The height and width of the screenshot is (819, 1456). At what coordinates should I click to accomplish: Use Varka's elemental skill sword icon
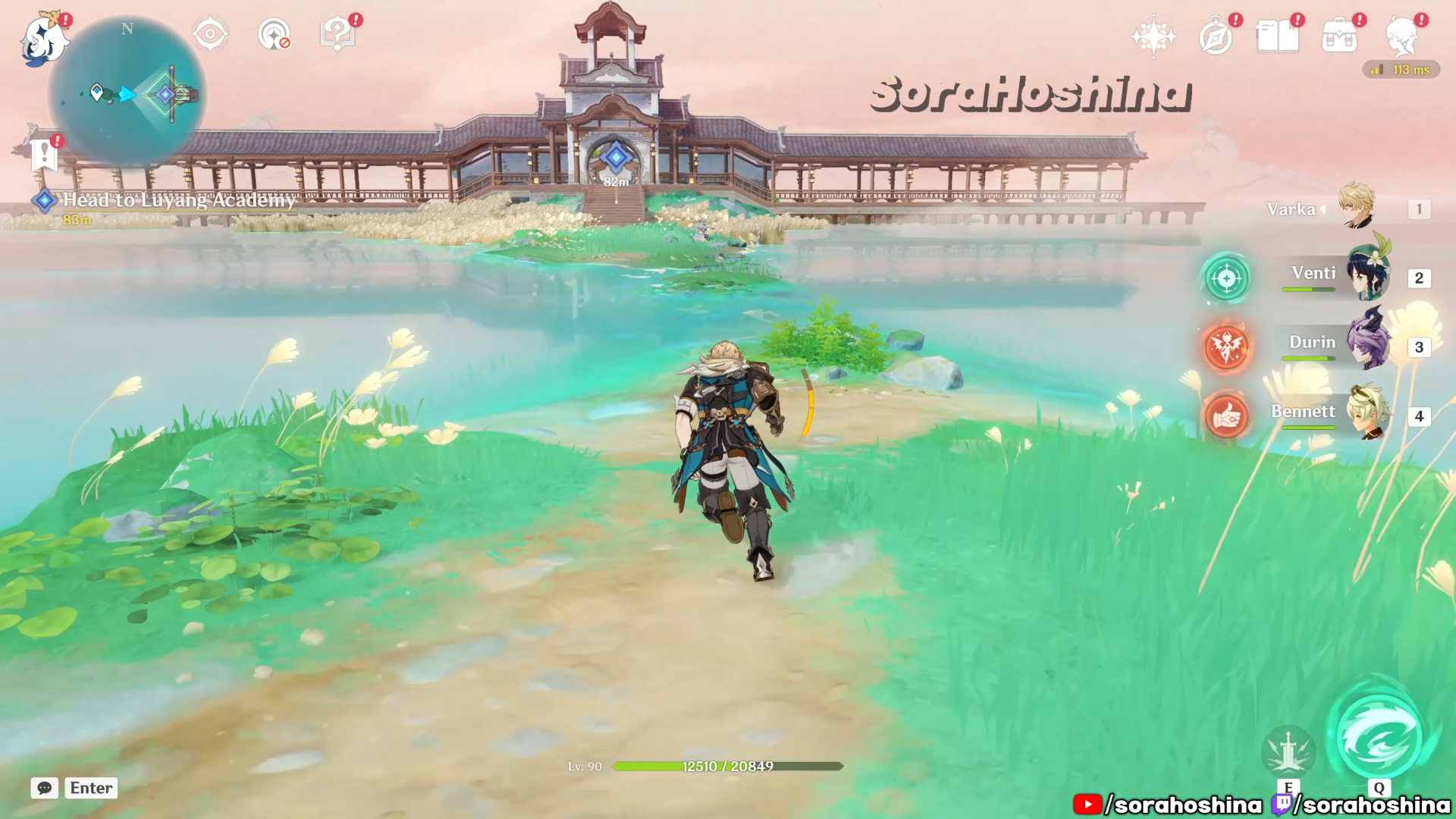pos(1288,751)
